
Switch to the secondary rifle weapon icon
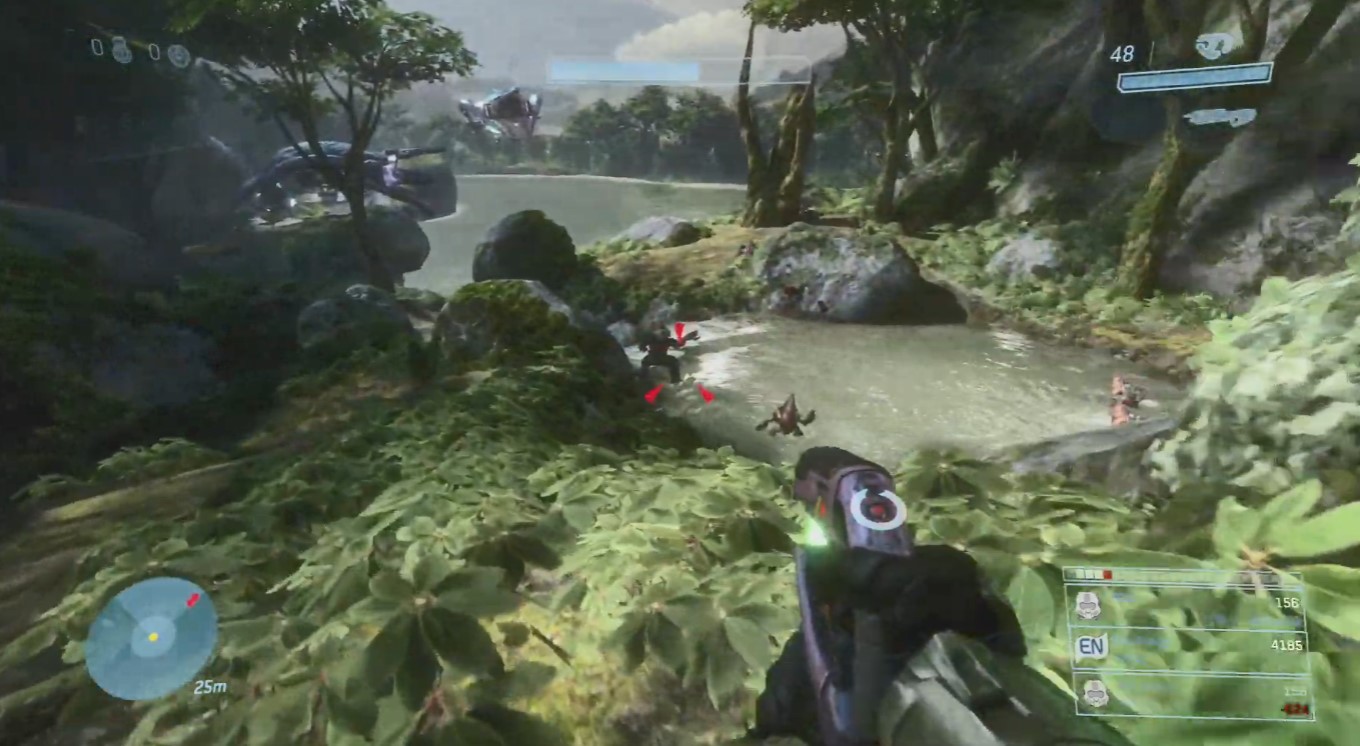coord(1219,117)
